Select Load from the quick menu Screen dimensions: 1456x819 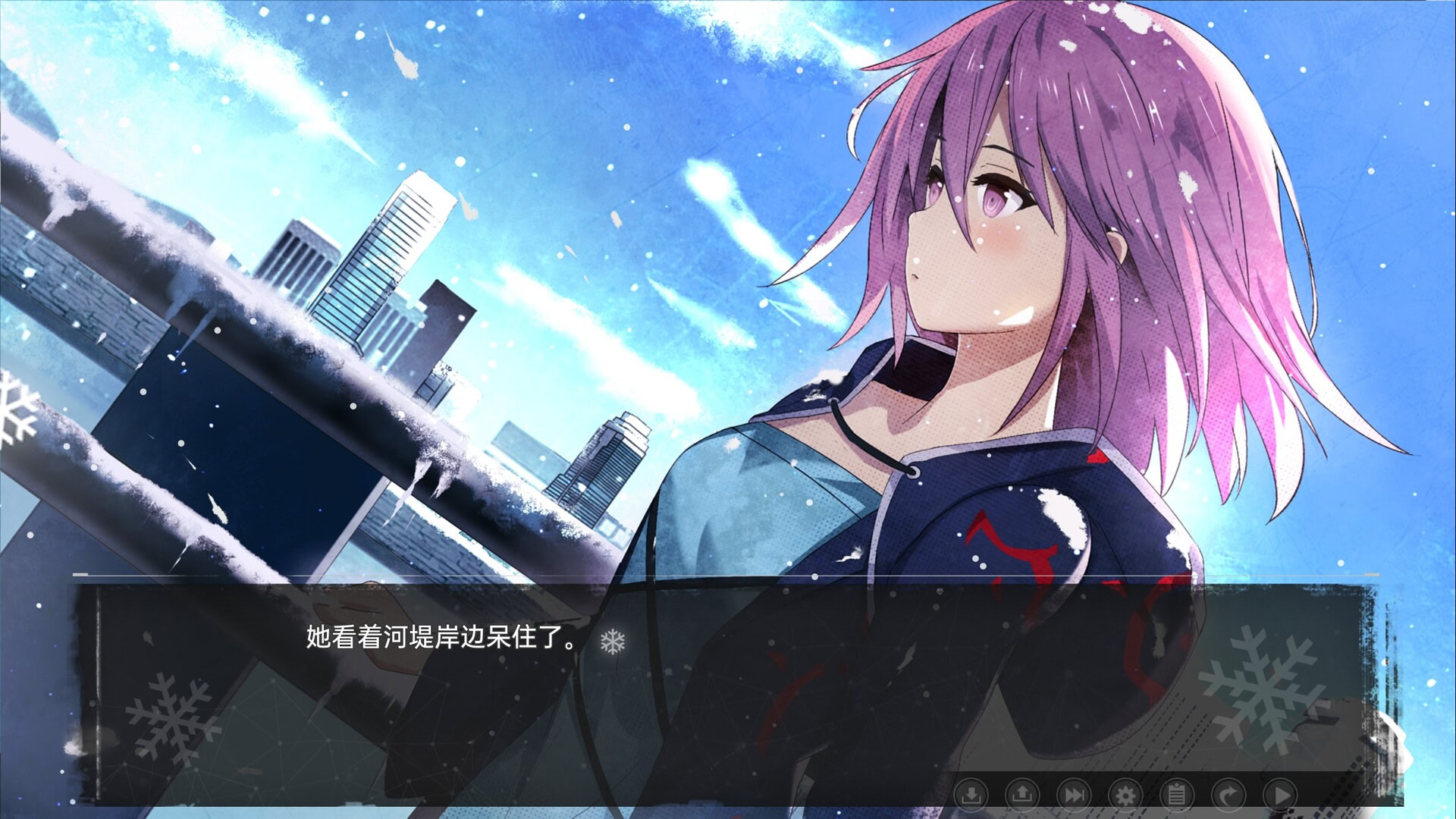[x=1023, y=794]
